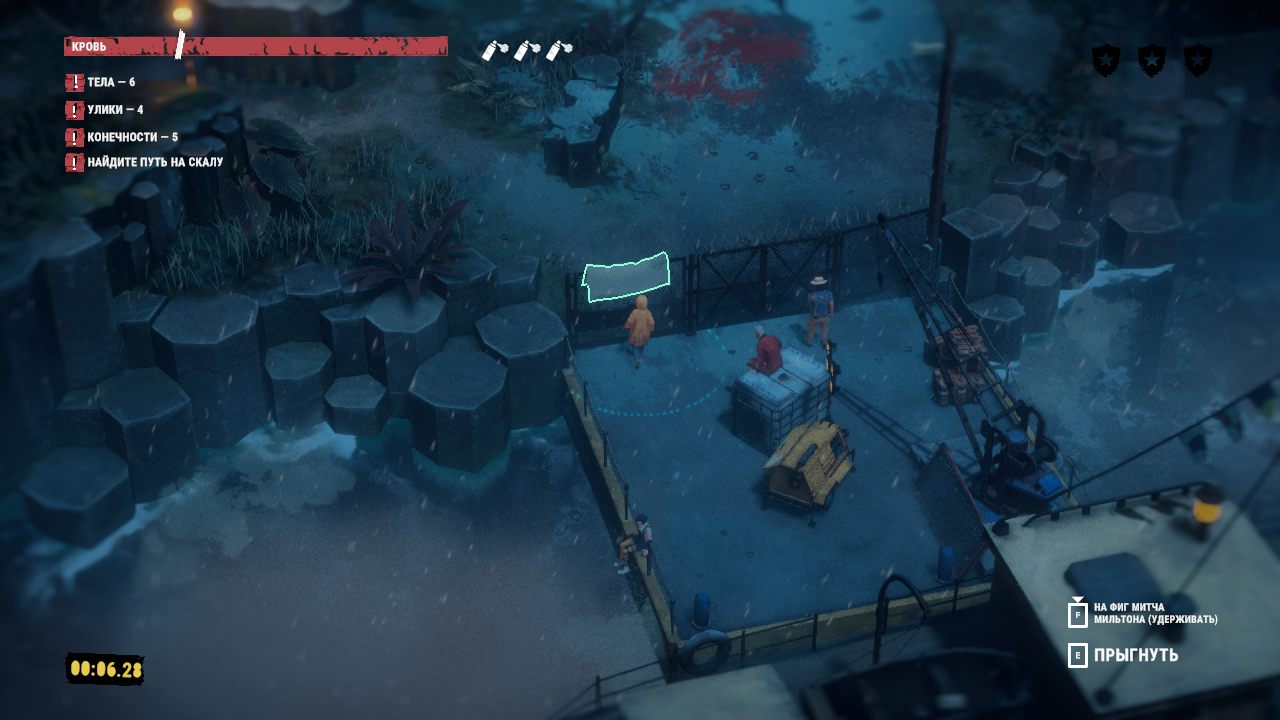Open the "Найдите путь на скалу" objective
Screen dimensions: 1280x720
coord(154,162)
